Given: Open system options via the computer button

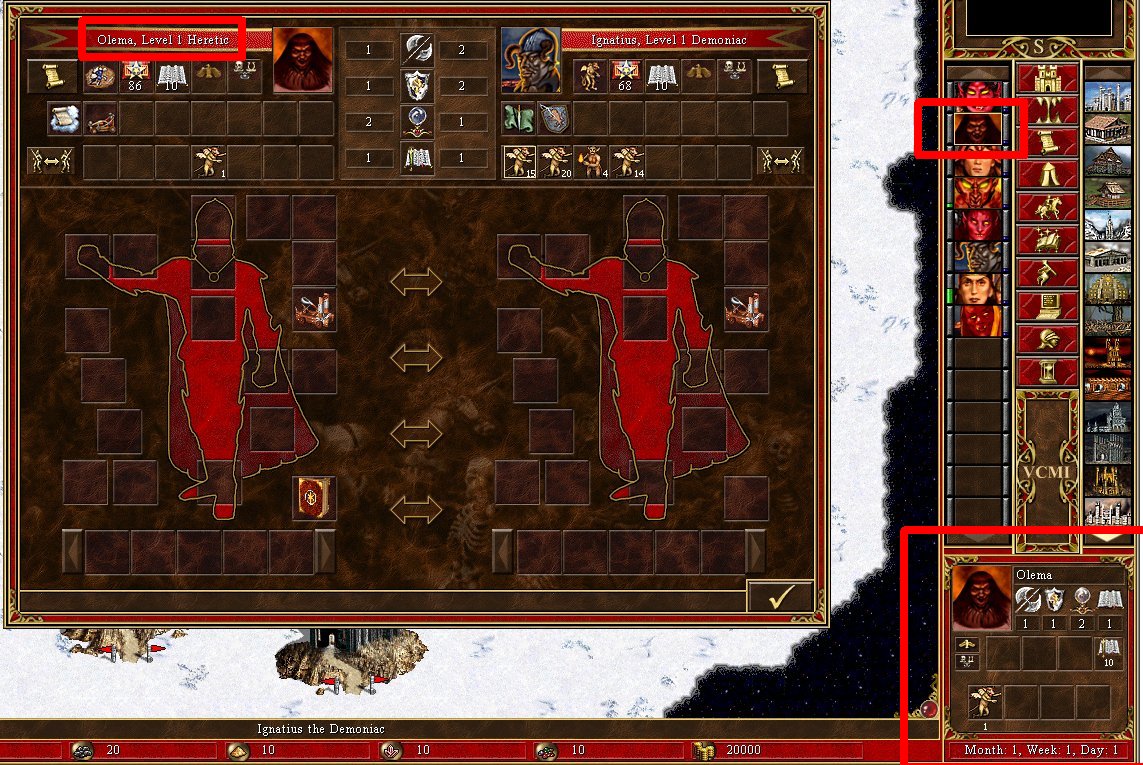Looking at the screenshot, I should (x=1047, y=306).
